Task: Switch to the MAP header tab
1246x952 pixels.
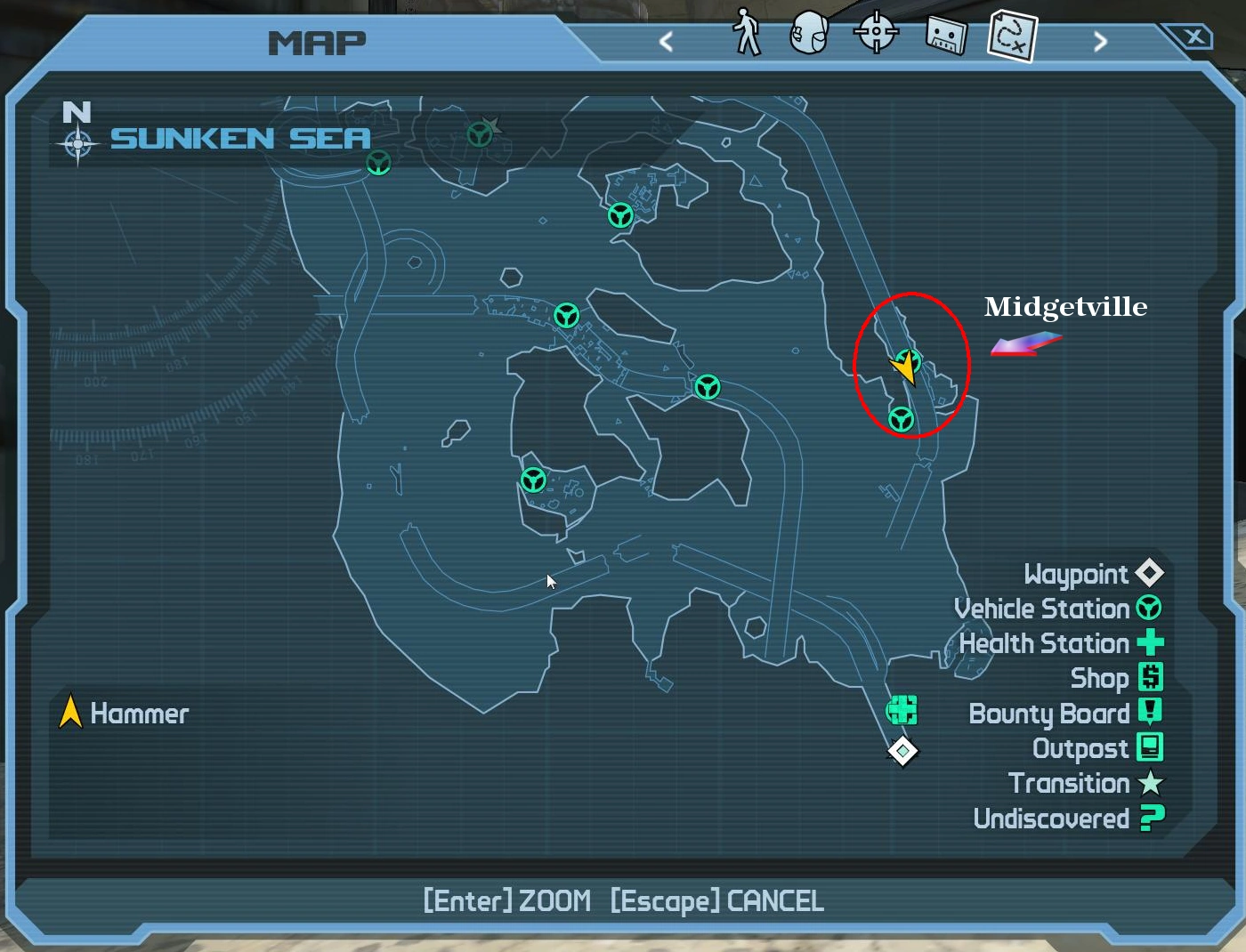Action: click(x=318, y=42)
